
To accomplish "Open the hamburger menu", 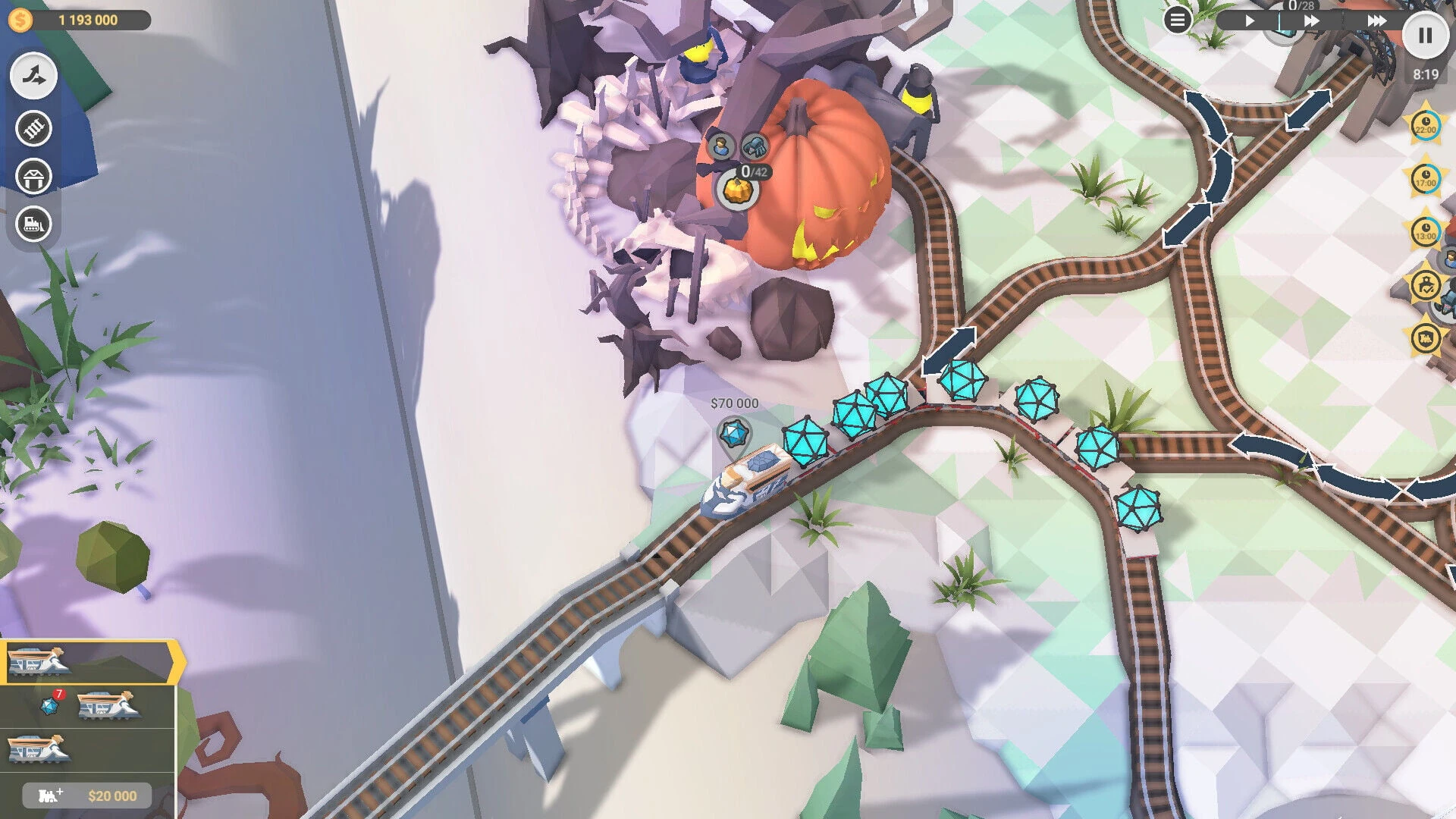I will tap(1177, 20).
